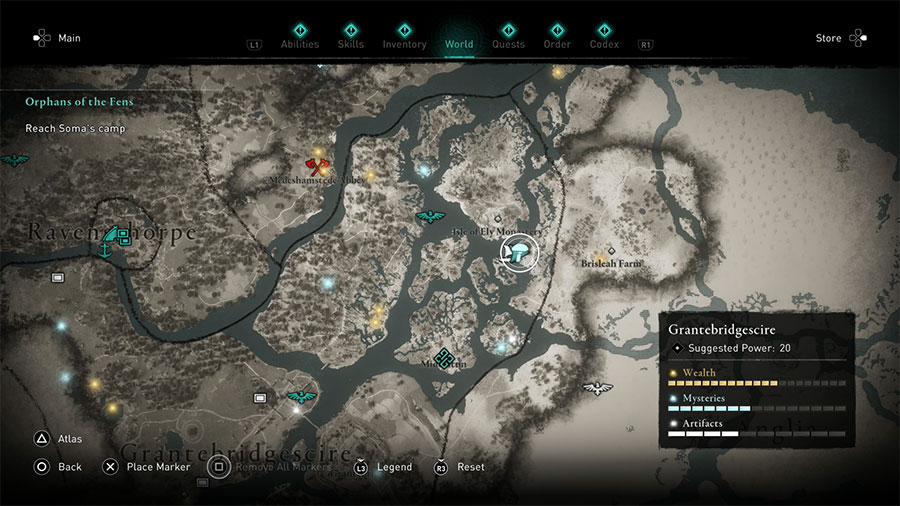The width and height of the screenshot is (900, 506).
Task: Select the Brisleah Farm location marker
Action: [x=611, y=251]
